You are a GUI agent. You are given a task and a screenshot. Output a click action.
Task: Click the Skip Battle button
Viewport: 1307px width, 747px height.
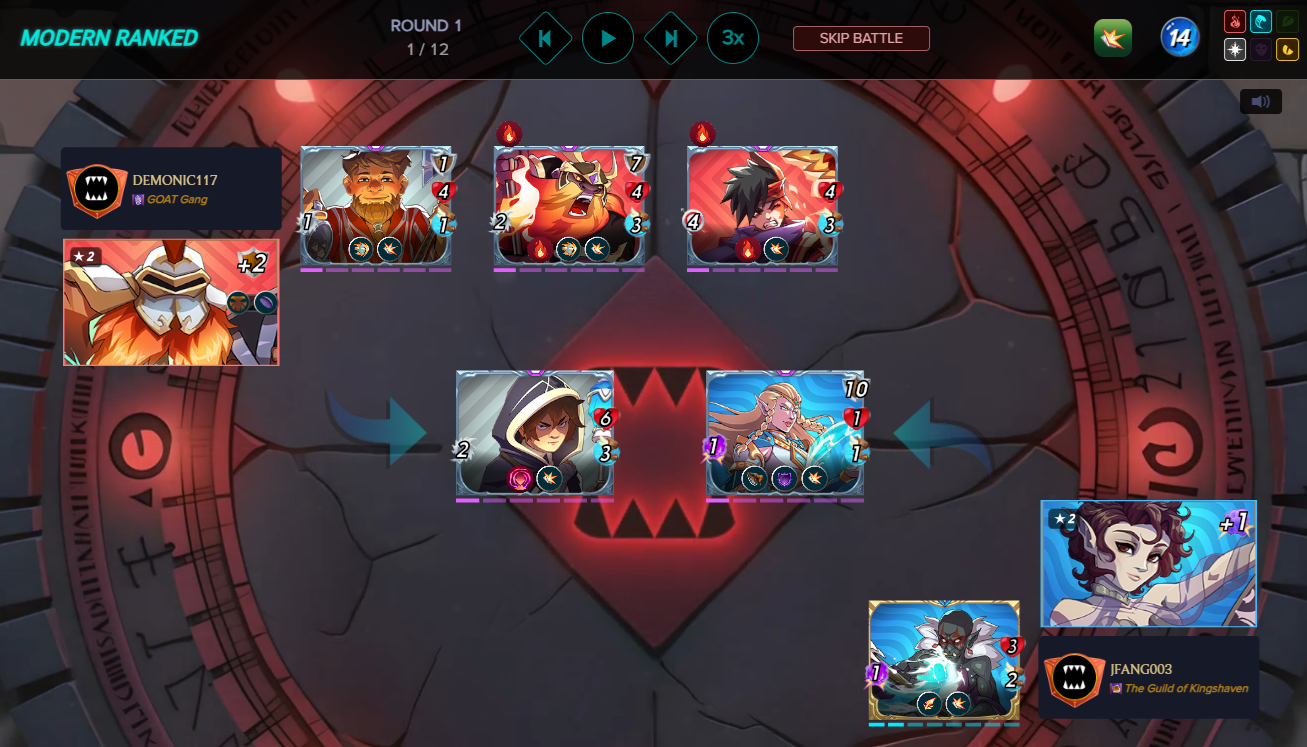tap(861, 38)
